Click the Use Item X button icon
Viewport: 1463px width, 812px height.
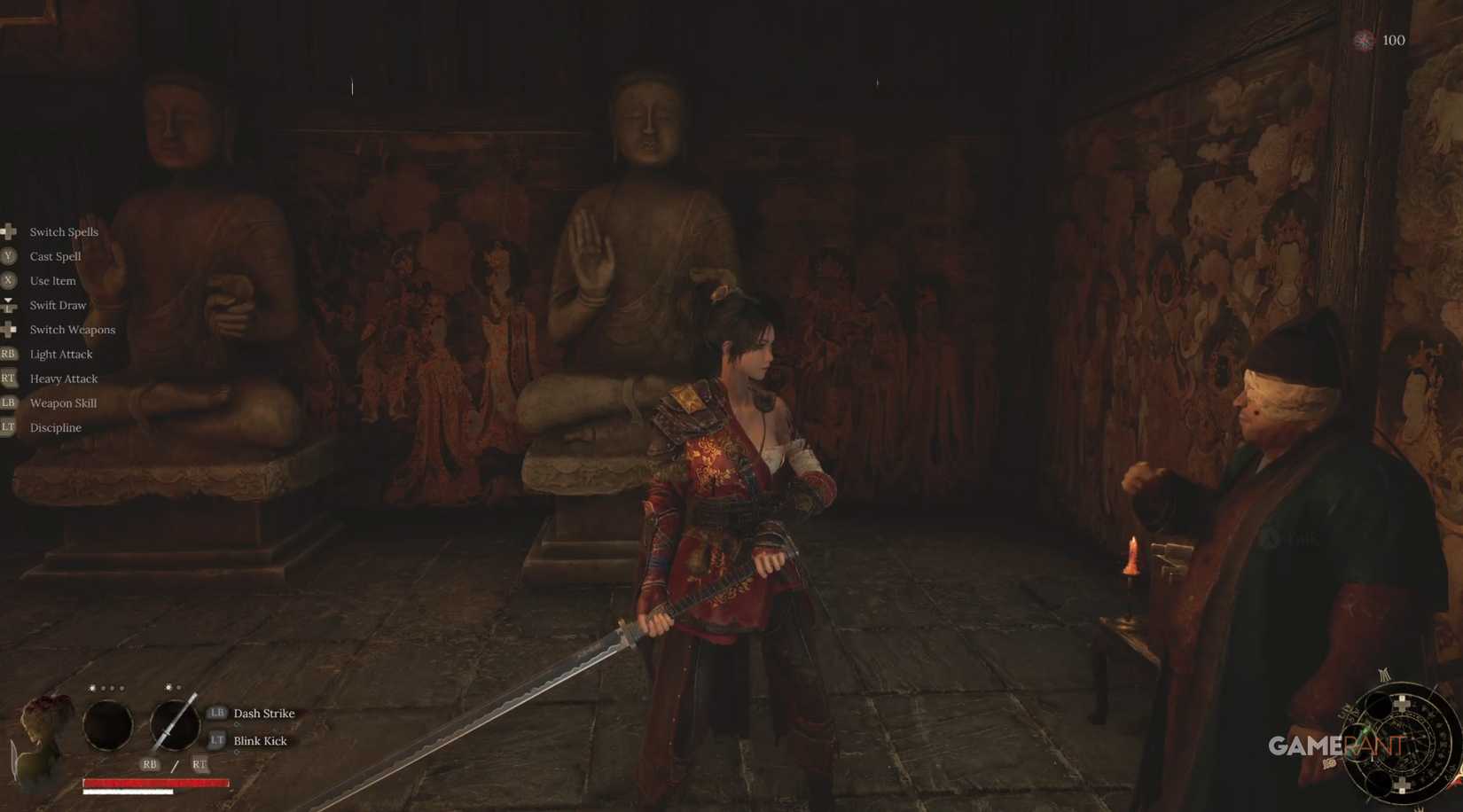pyautogui.click(x=9, y=280)
